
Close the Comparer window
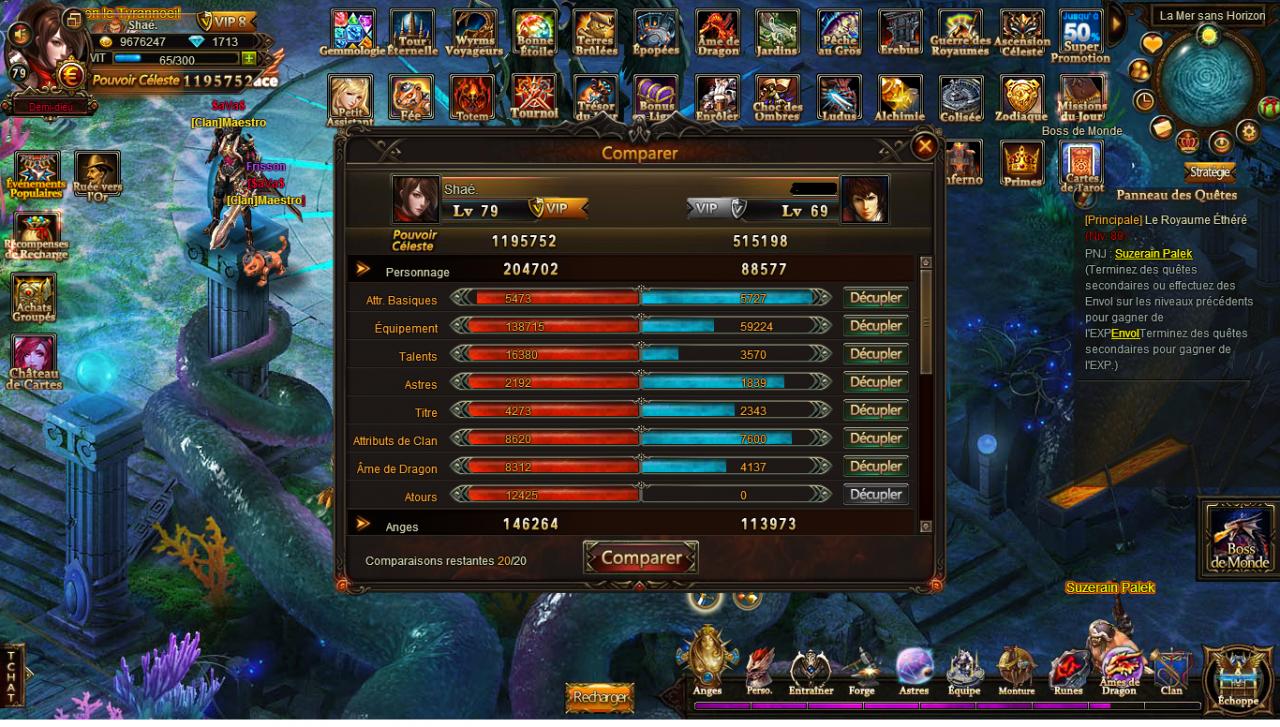pyautogui.click(x=925, y=147)
